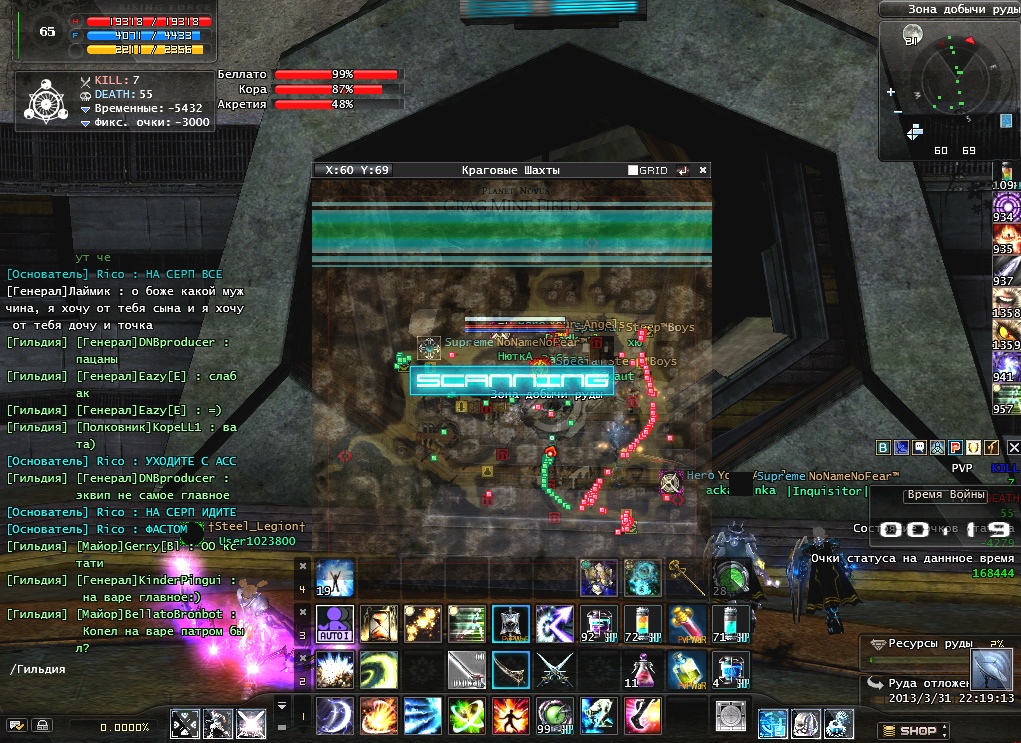Open the red P icon in the mini toolbar
This screenshot has width=1021, height=743.
pos(956,448)
